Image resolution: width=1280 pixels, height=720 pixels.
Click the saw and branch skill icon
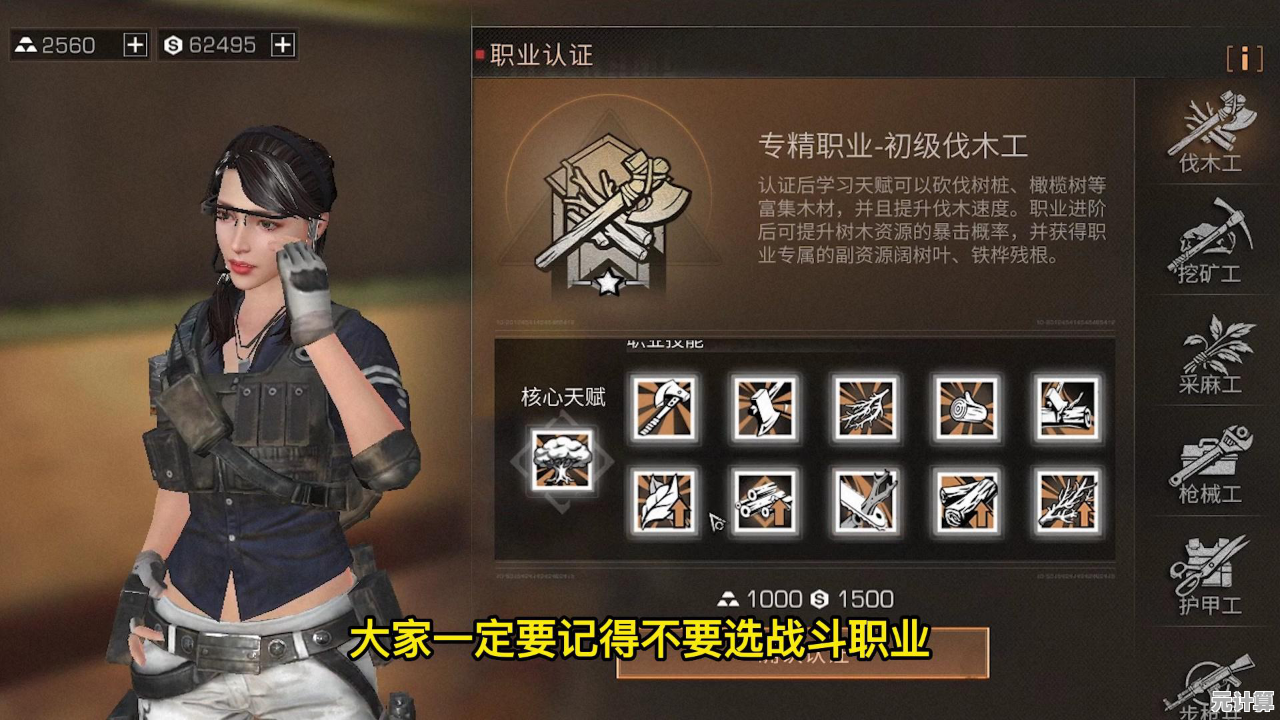pos(865,500)
